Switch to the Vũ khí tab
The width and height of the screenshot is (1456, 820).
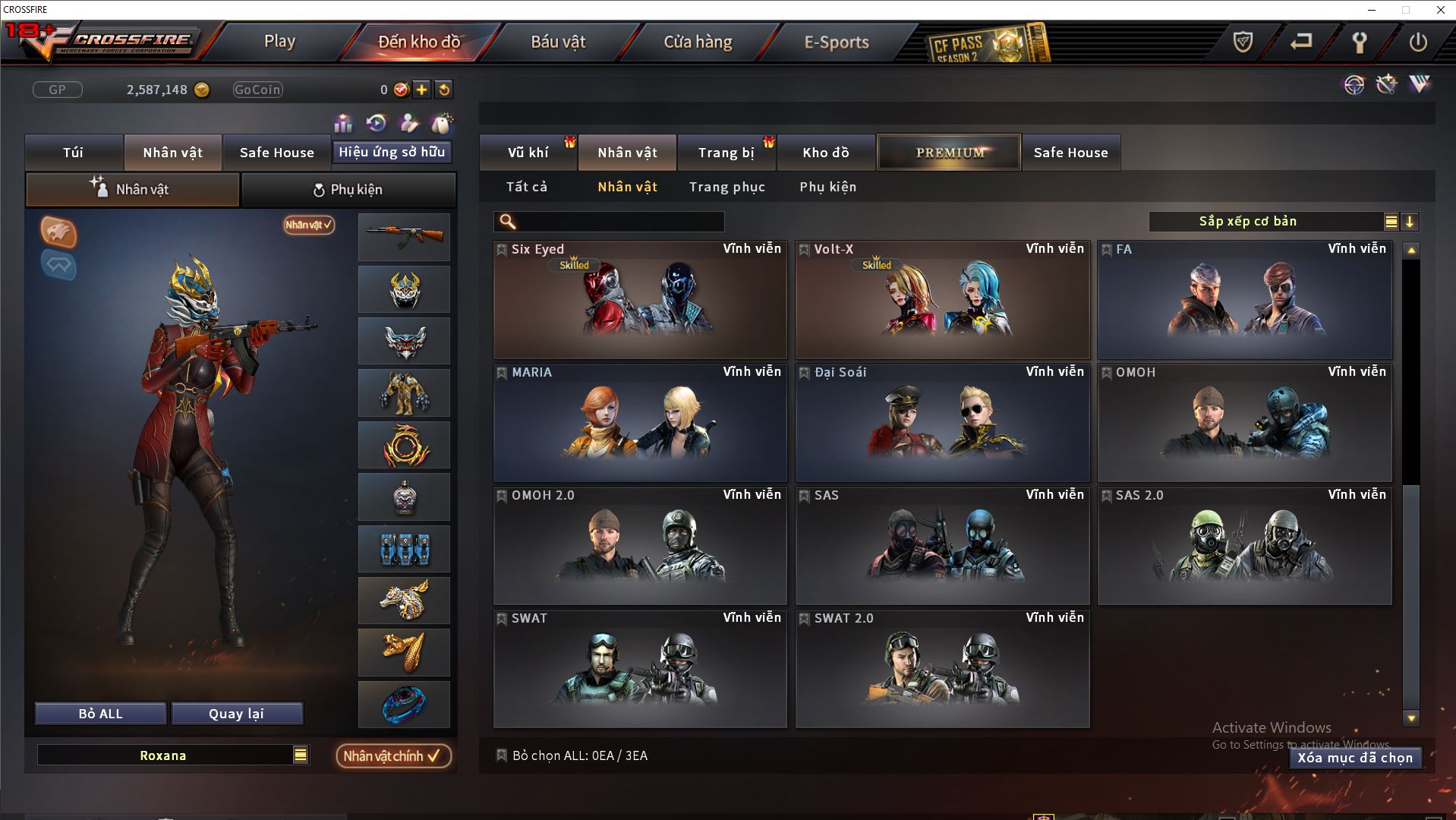(x=528, y=153)
